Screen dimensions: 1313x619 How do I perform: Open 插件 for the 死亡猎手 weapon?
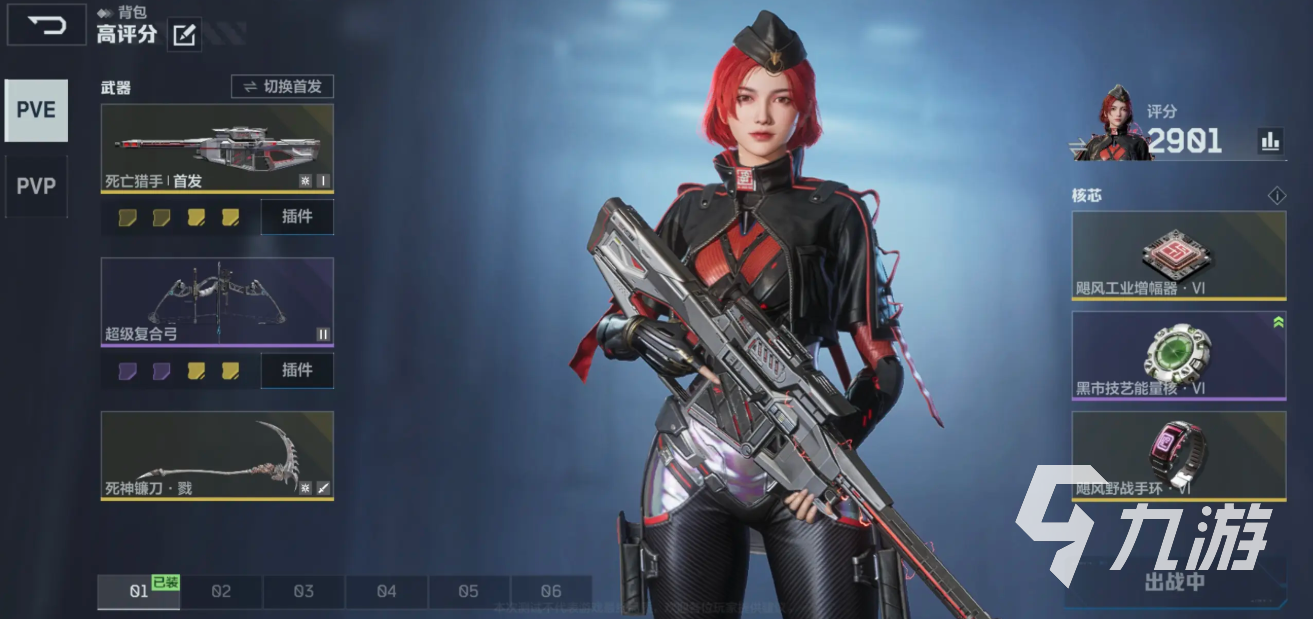[297, 216]
